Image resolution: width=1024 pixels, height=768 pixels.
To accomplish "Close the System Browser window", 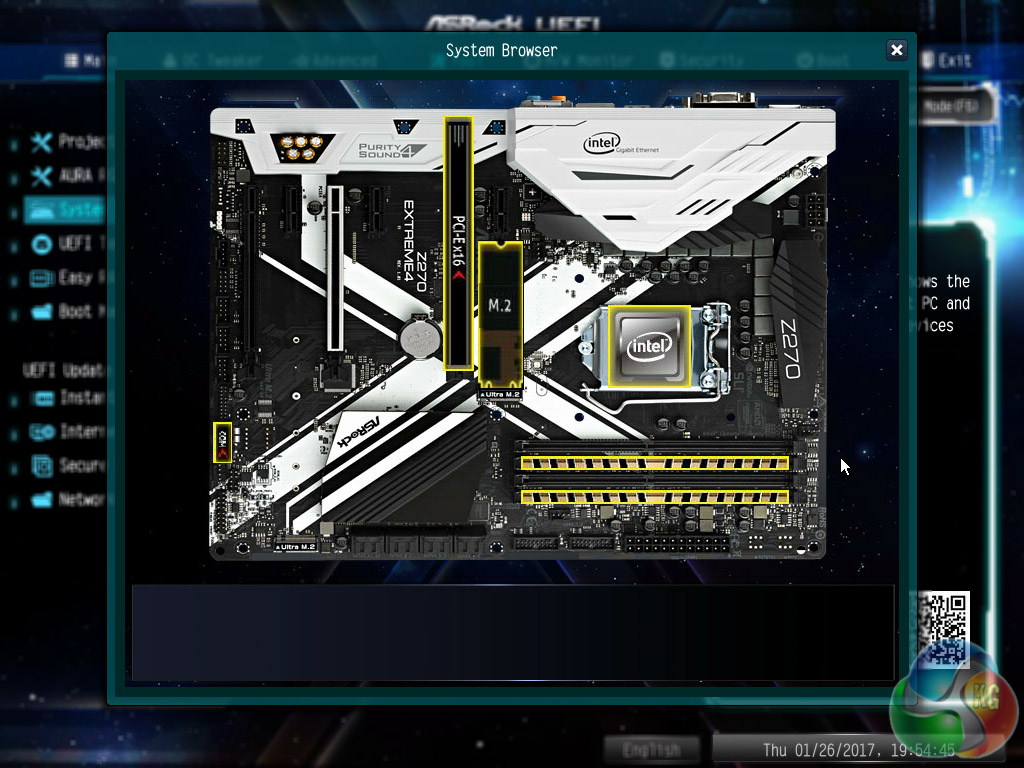I will tap(897, 50).
